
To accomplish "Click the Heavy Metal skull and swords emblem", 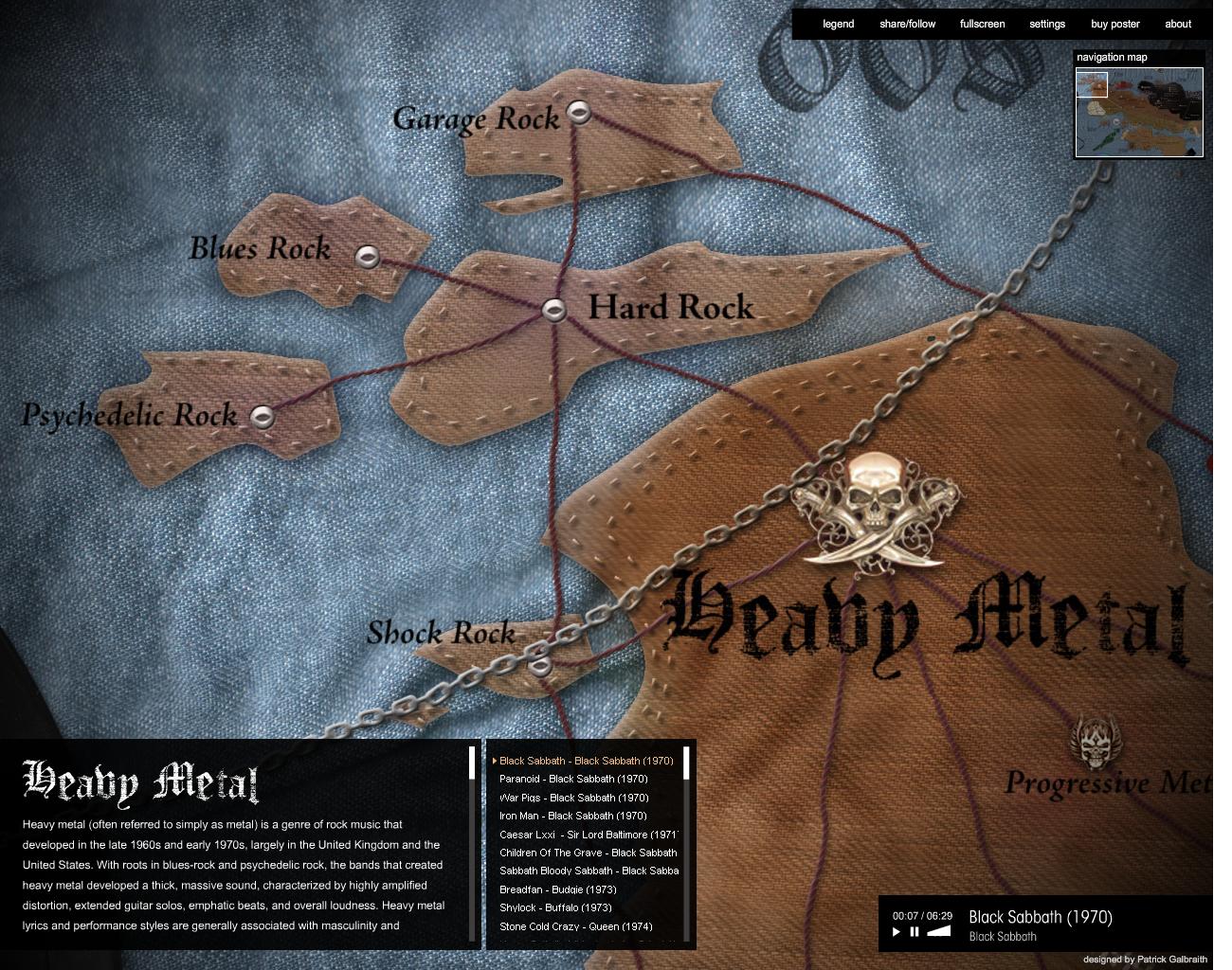I will 874,509.
